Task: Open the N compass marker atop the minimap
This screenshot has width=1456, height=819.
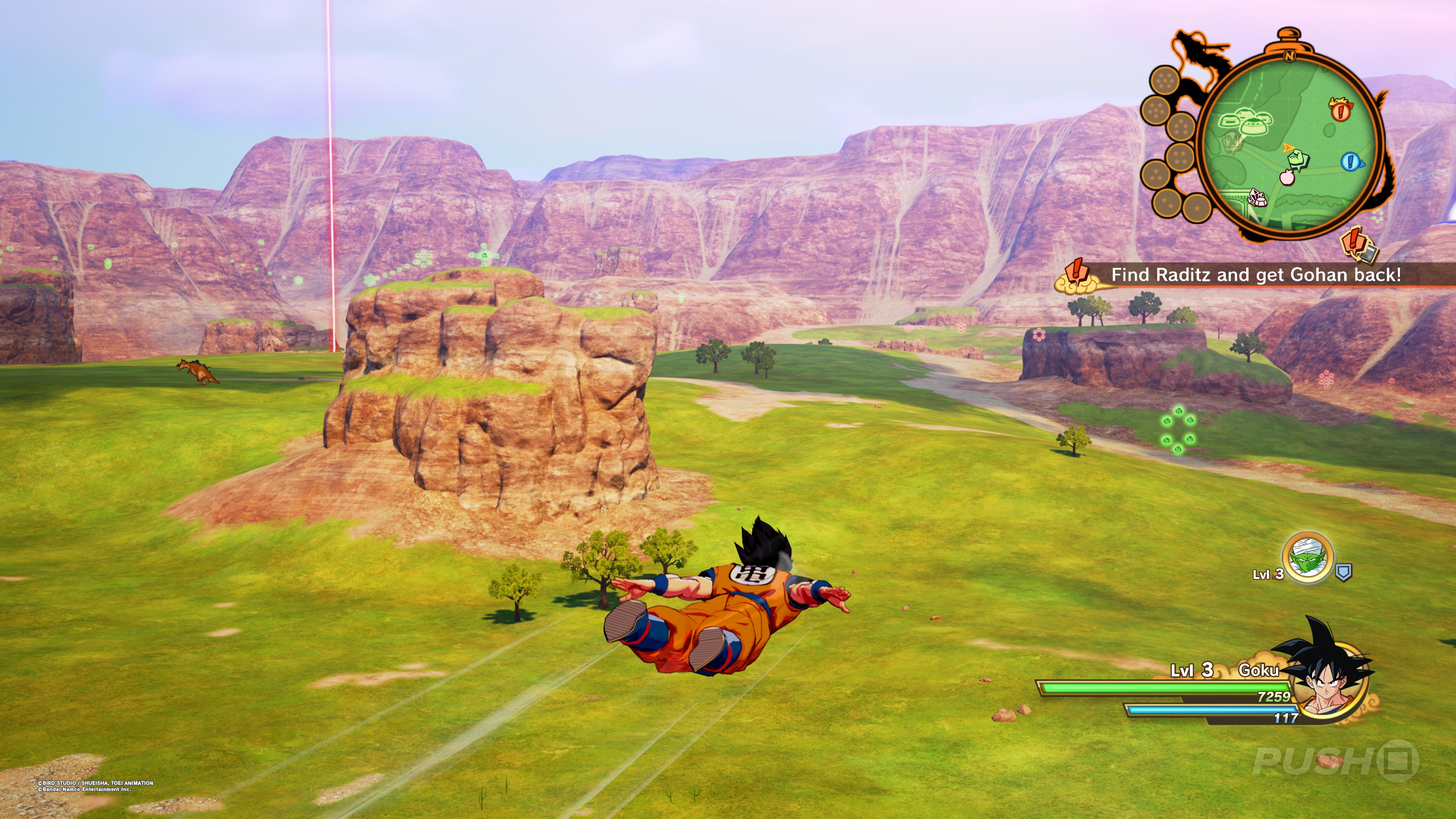Action: tap(1289, 56)
